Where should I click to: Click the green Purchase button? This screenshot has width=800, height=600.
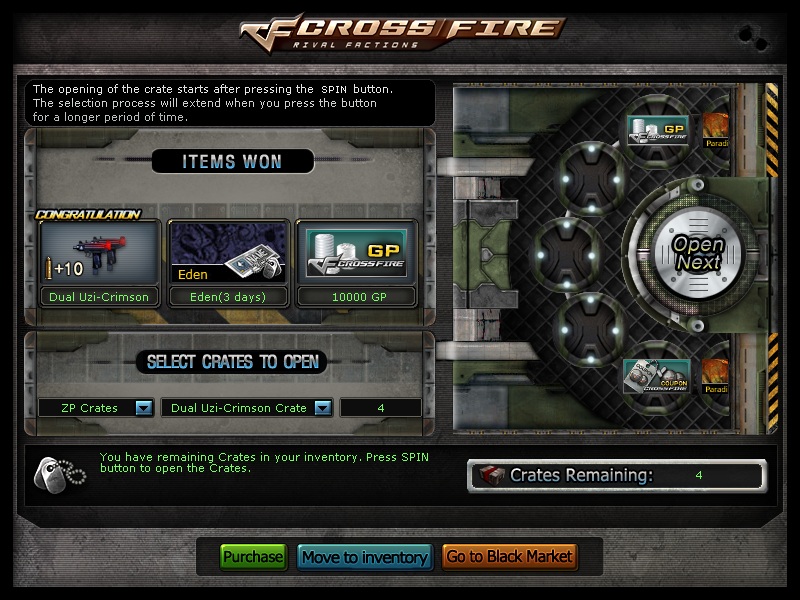[253, 557]
